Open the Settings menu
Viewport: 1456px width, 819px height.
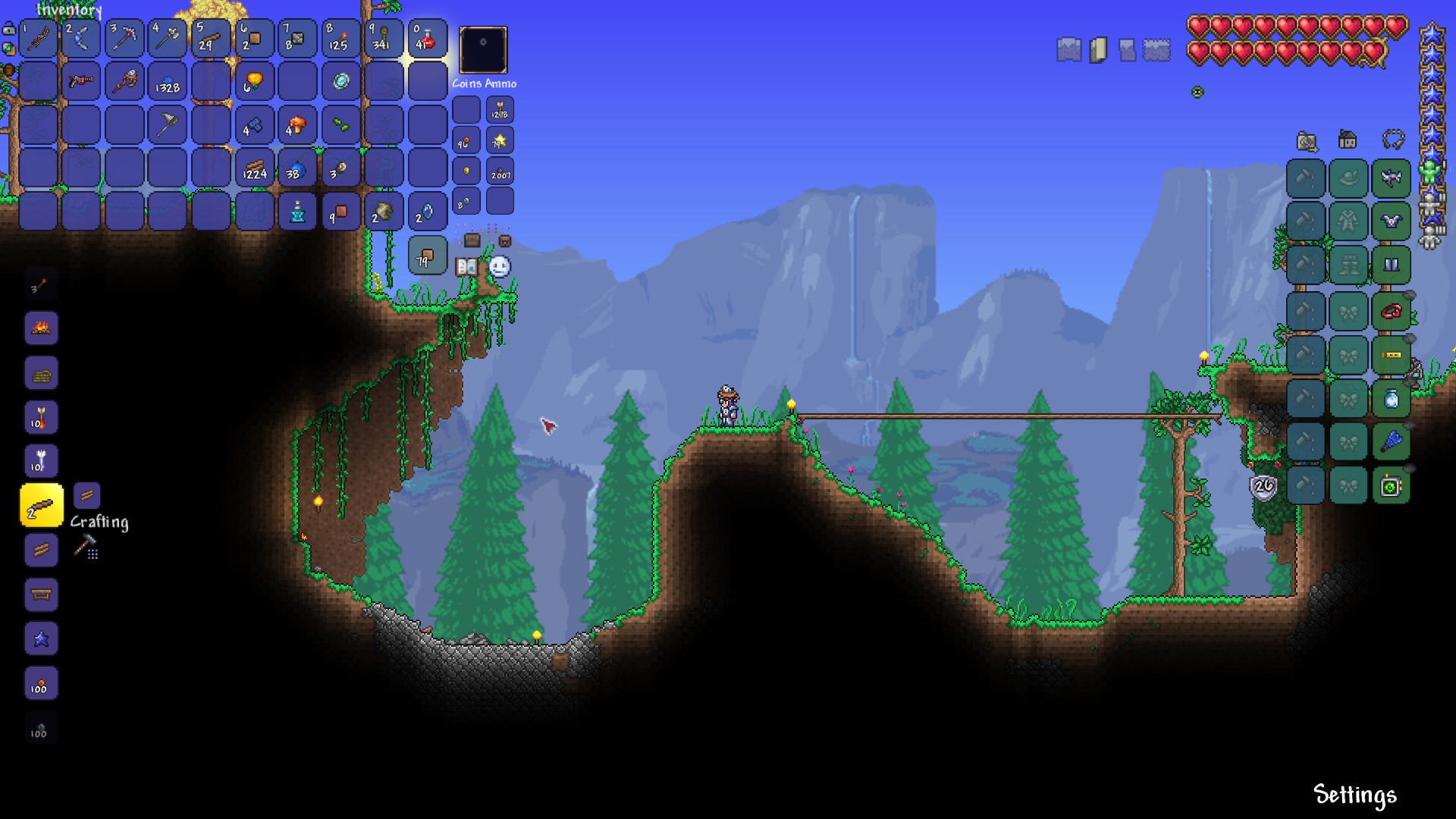(1354, 794)
